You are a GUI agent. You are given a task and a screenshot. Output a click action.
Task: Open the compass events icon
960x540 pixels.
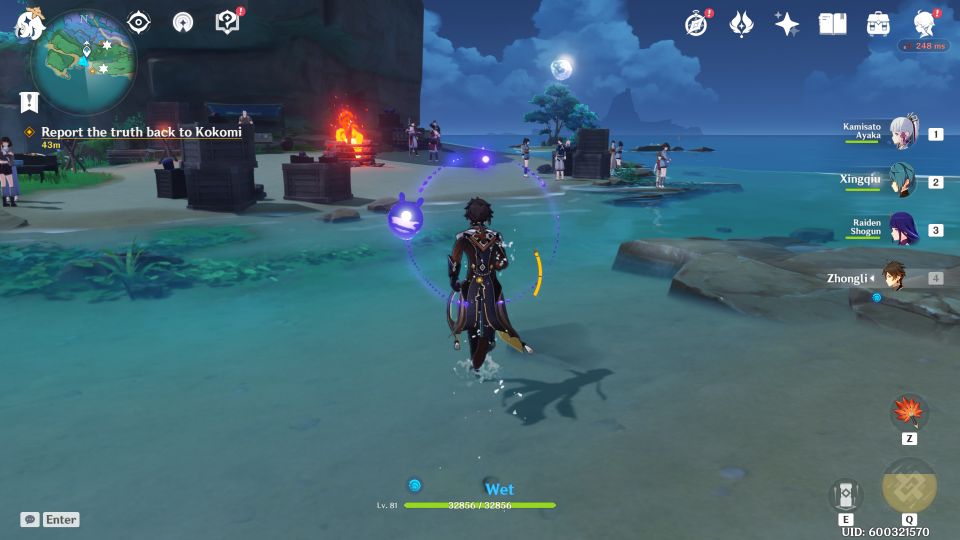click(696, 24)
